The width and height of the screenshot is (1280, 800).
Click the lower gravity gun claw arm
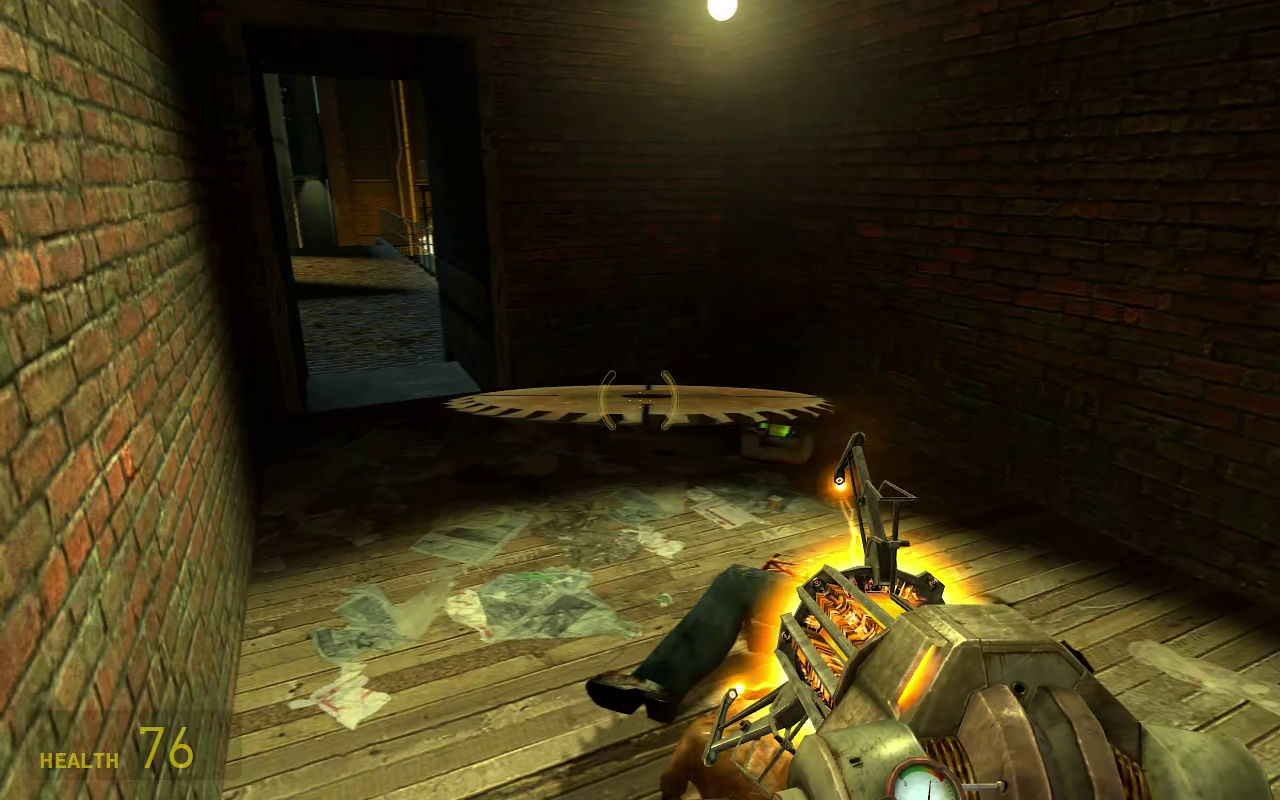(x=745, y=720)
